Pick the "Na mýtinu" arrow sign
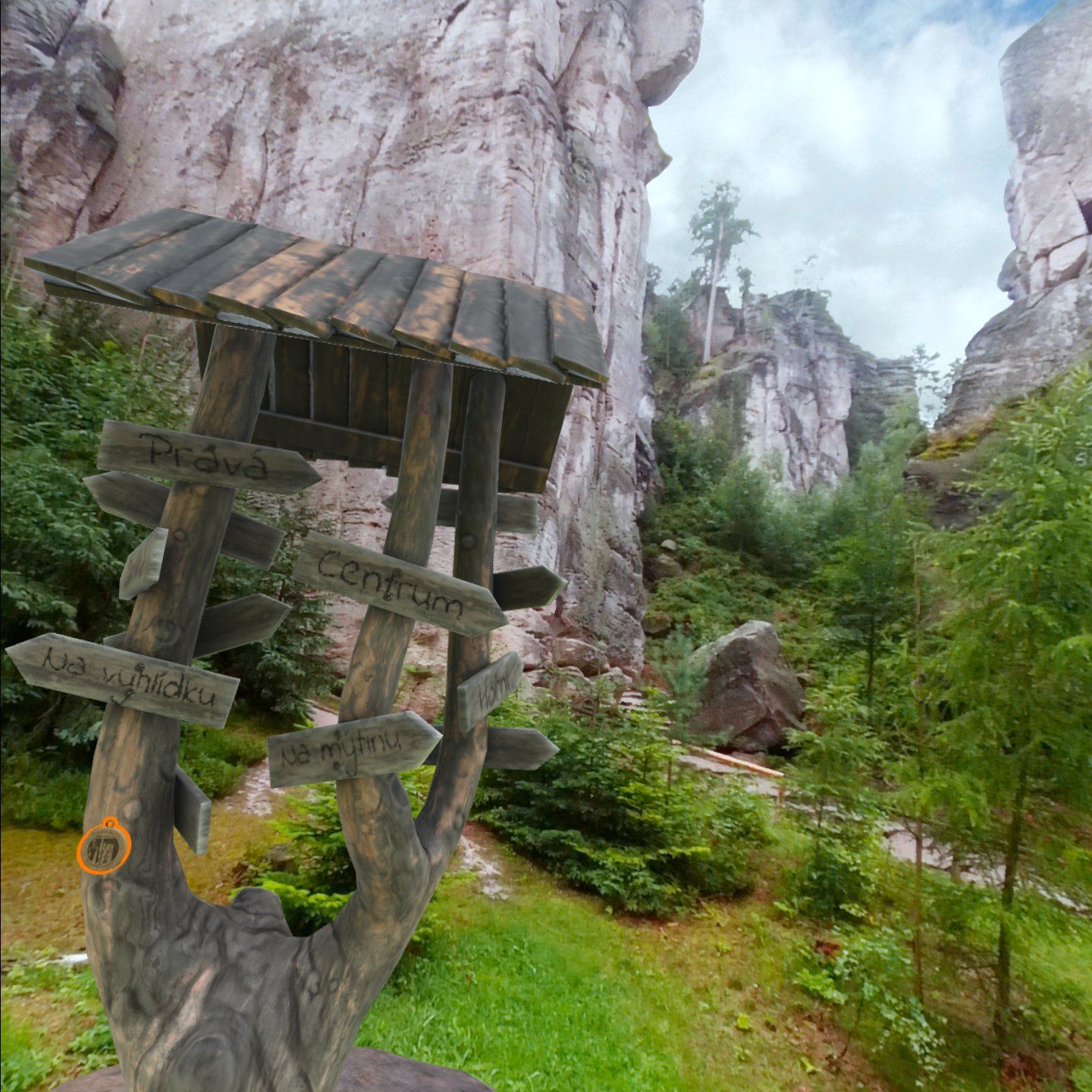 click(353, 748)
